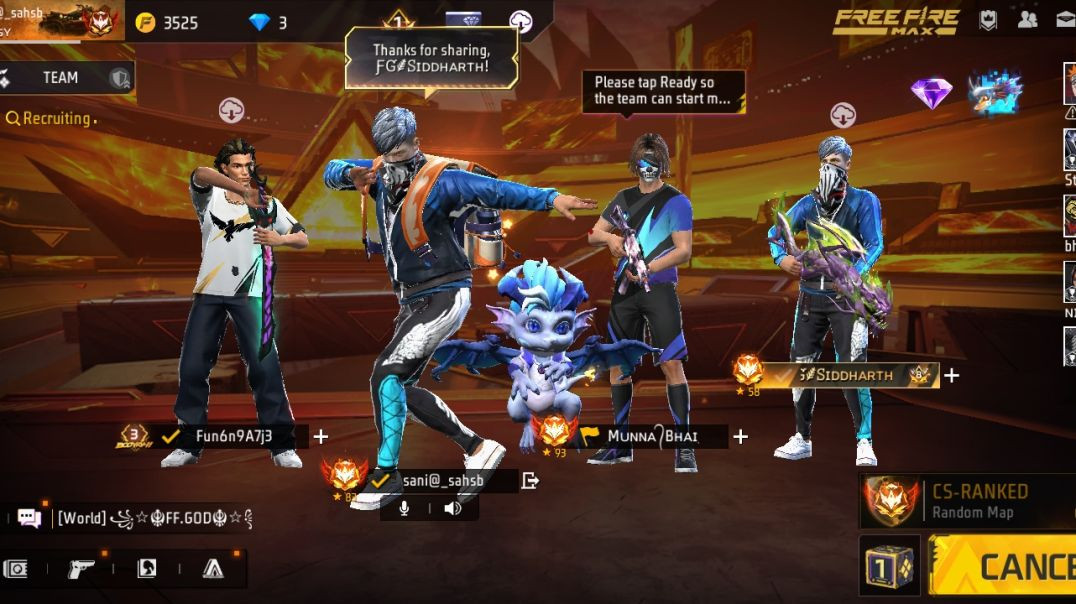Open the friends list icon
This screenshot has width=1076, height=604.
coord(1027,19)
